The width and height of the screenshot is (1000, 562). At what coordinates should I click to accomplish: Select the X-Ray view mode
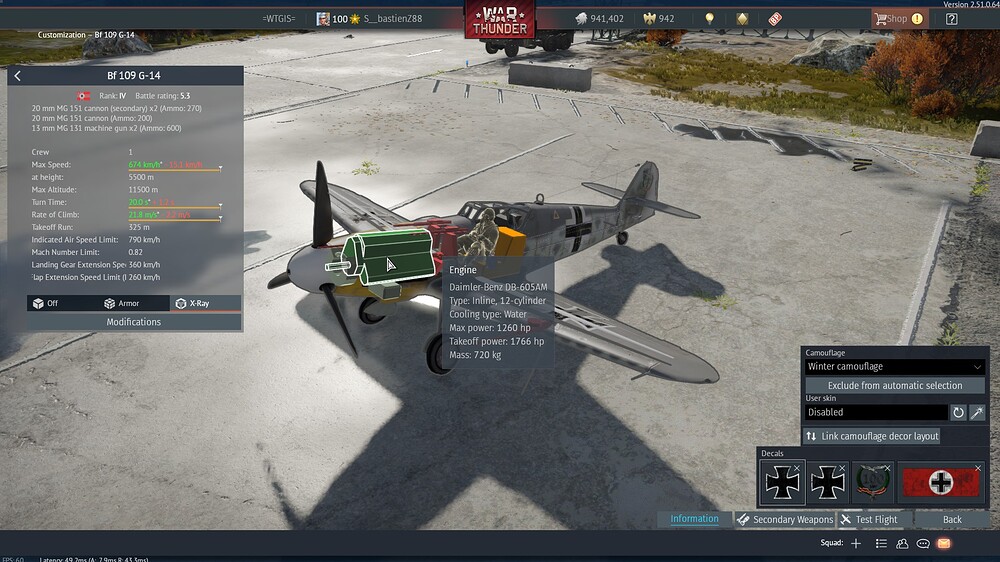(x=192, y=303)
